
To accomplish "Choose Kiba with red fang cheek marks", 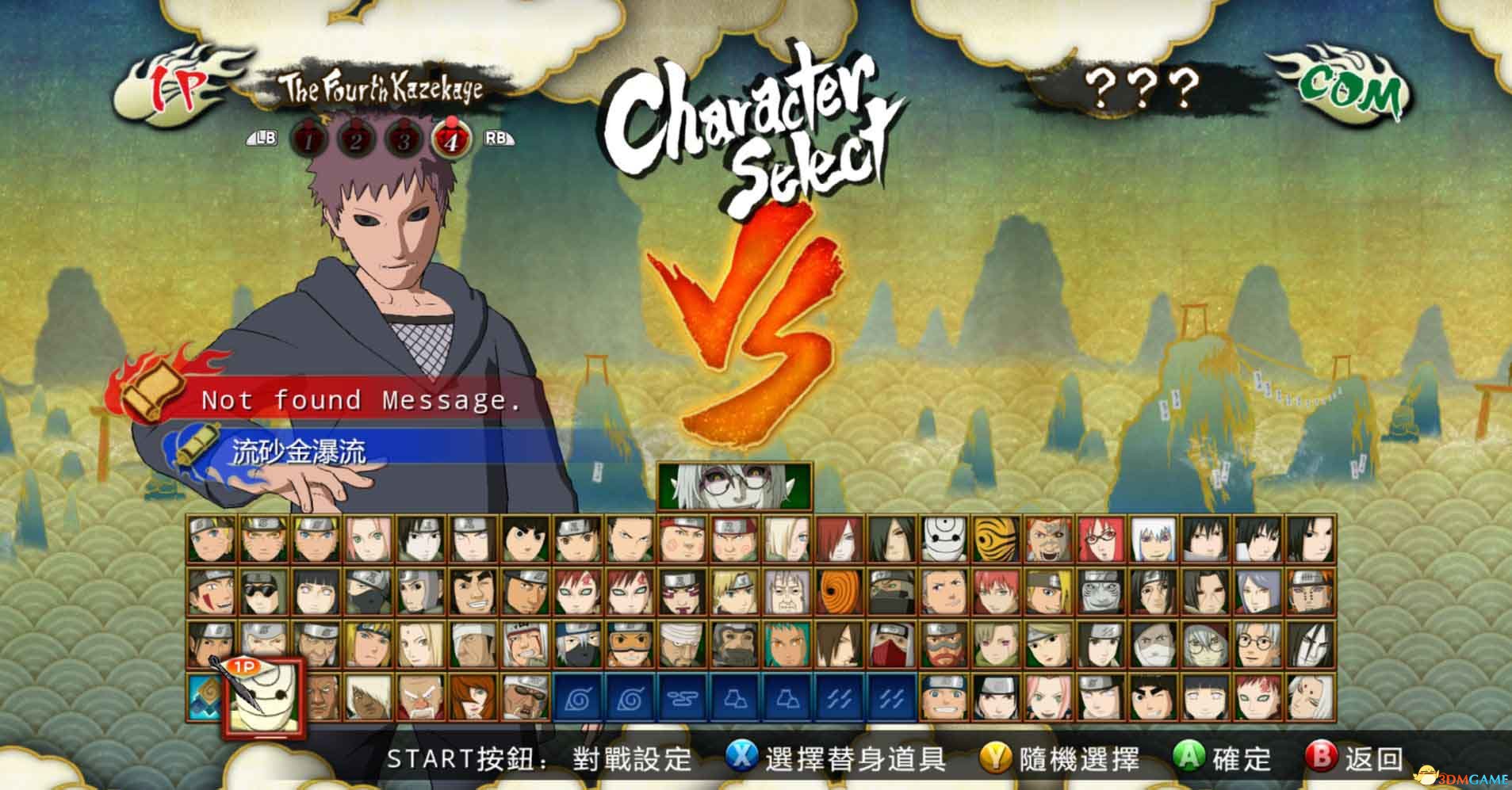I will 212,591.
